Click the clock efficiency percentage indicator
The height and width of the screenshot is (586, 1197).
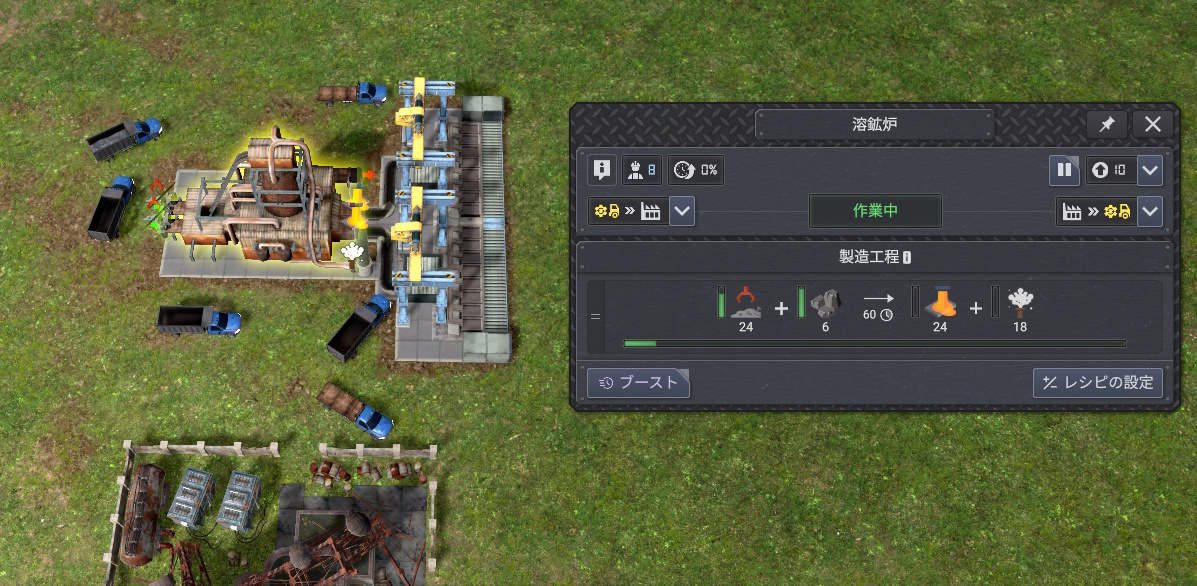click(695, 170)
